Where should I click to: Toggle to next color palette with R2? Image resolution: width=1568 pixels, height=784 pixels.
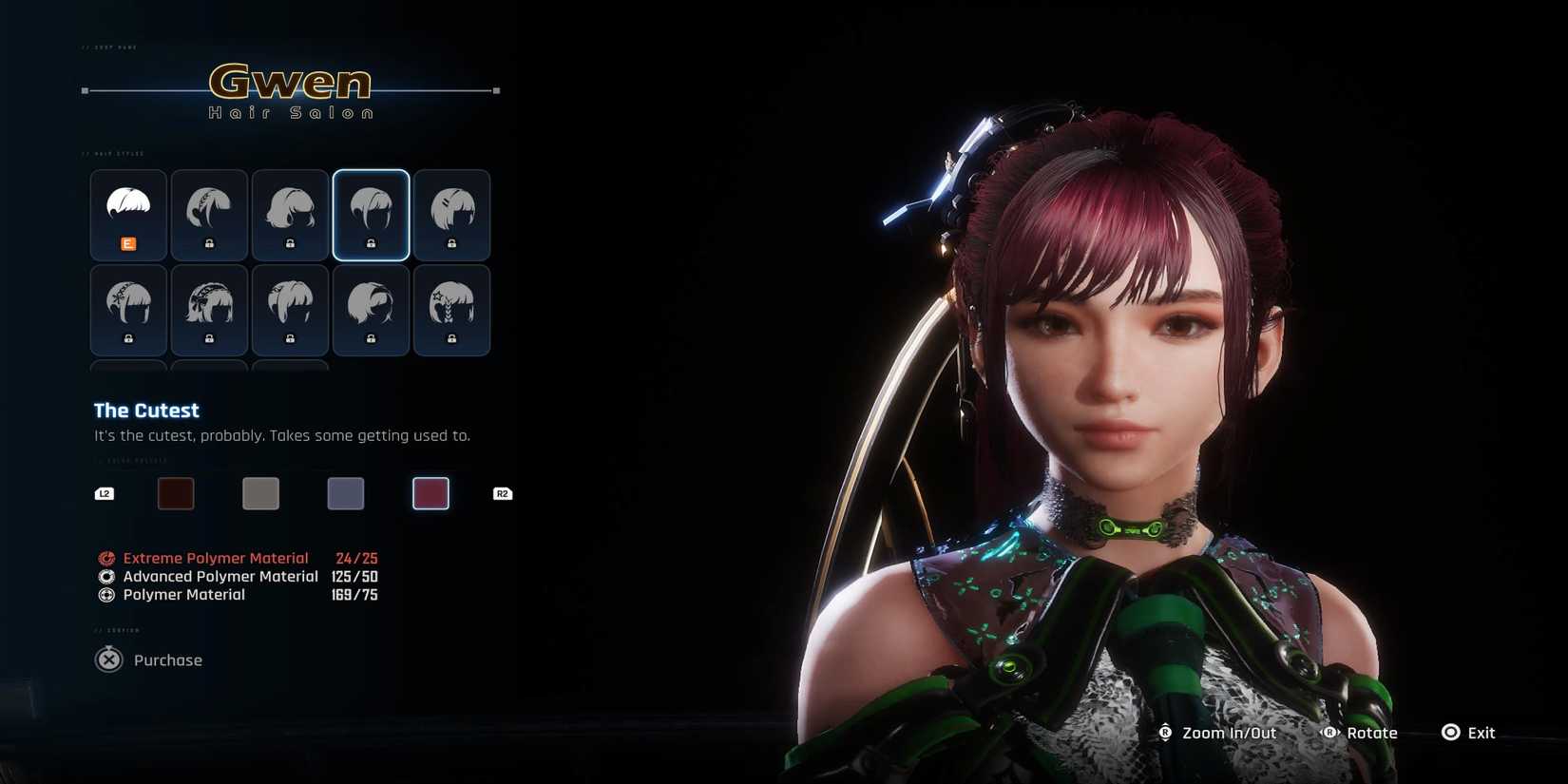coord(502,492)
